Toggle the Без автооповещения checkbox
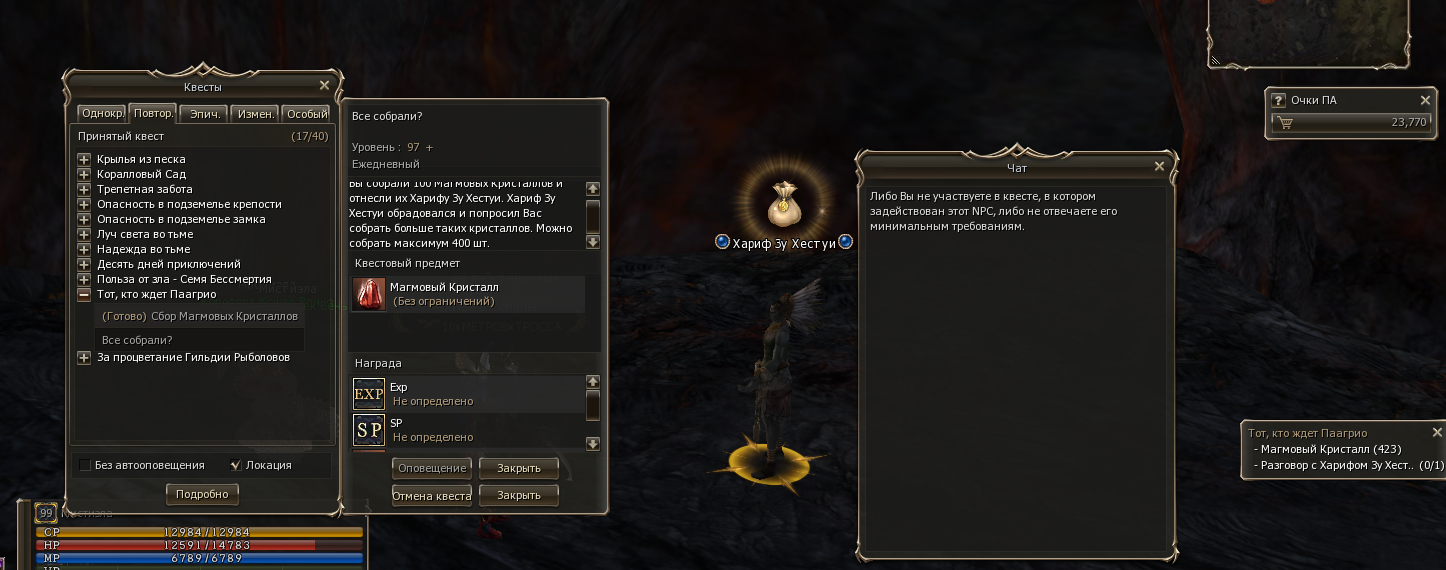The height and width of the screenshot is (570, 1446). 85,465
